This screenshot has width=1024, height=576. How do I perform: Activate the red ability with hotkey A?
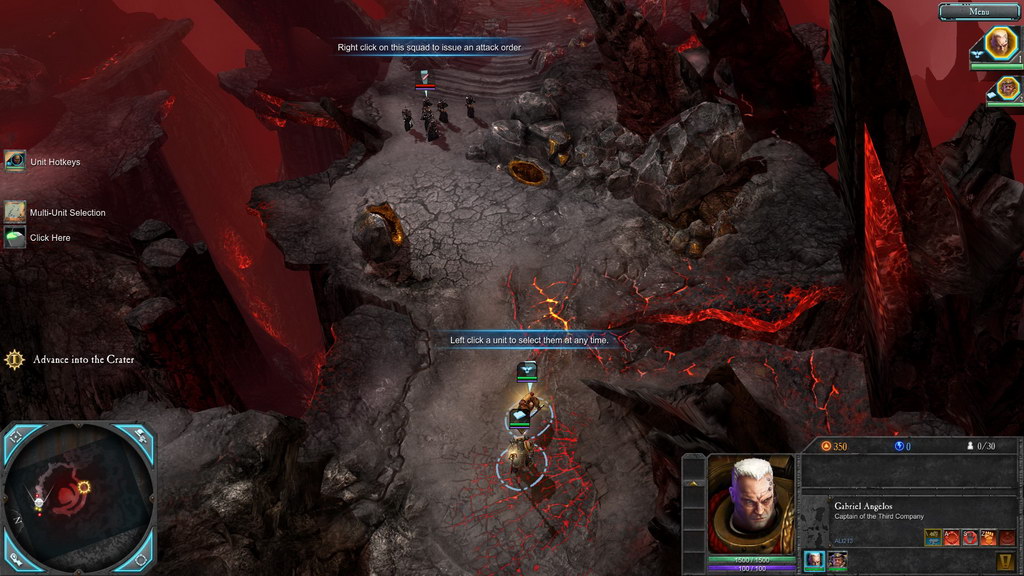coord(951,538)
